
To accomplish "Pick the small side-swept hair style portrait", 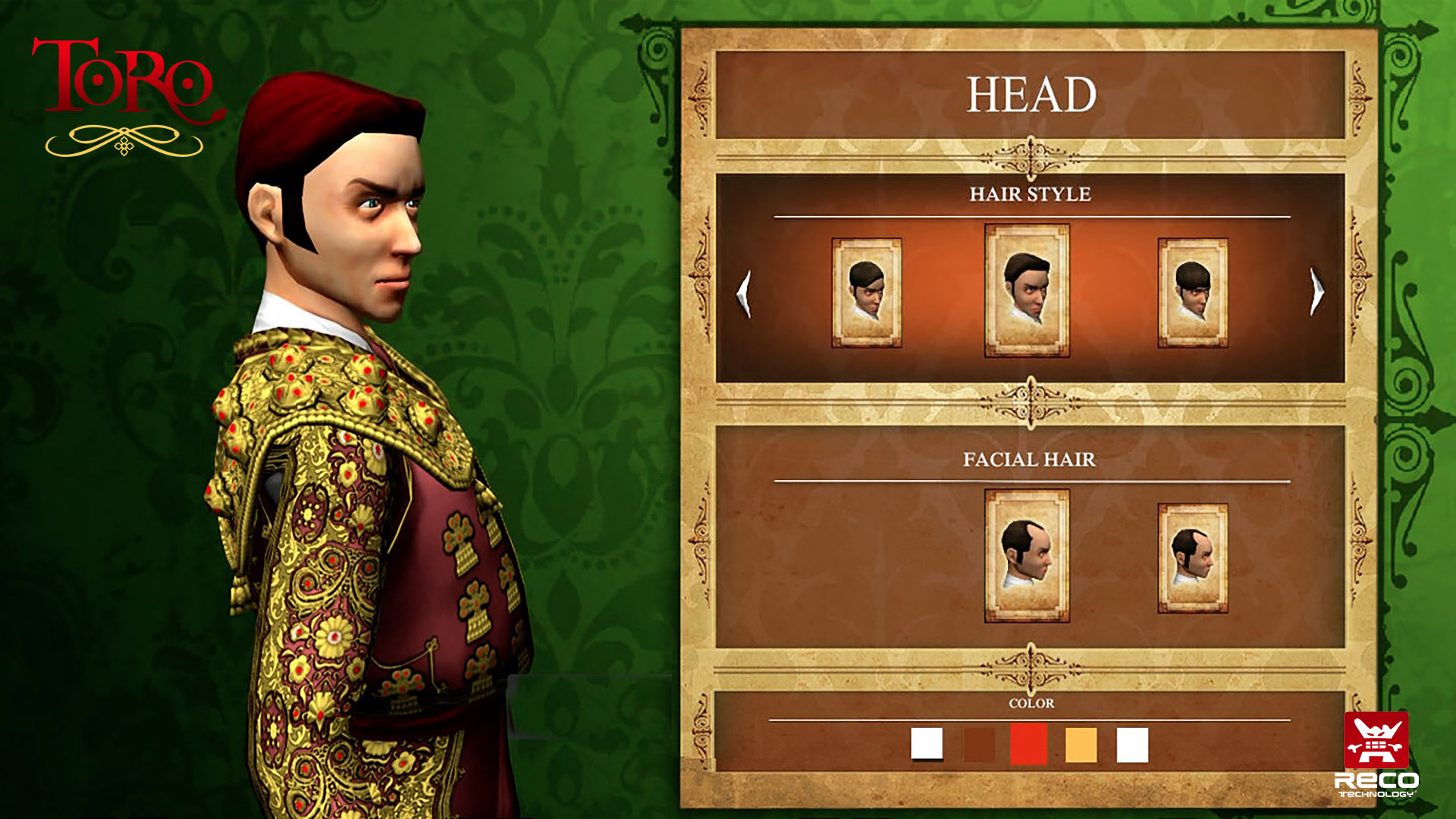I will pos(866,293).
